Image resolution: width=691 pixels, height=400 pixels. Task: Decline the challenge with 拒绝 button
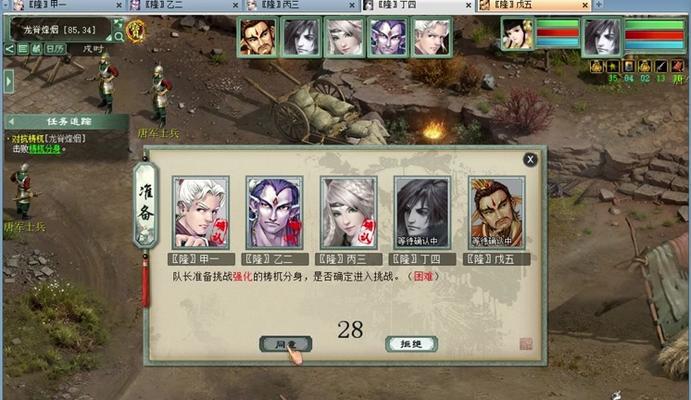tap(411, 344)
